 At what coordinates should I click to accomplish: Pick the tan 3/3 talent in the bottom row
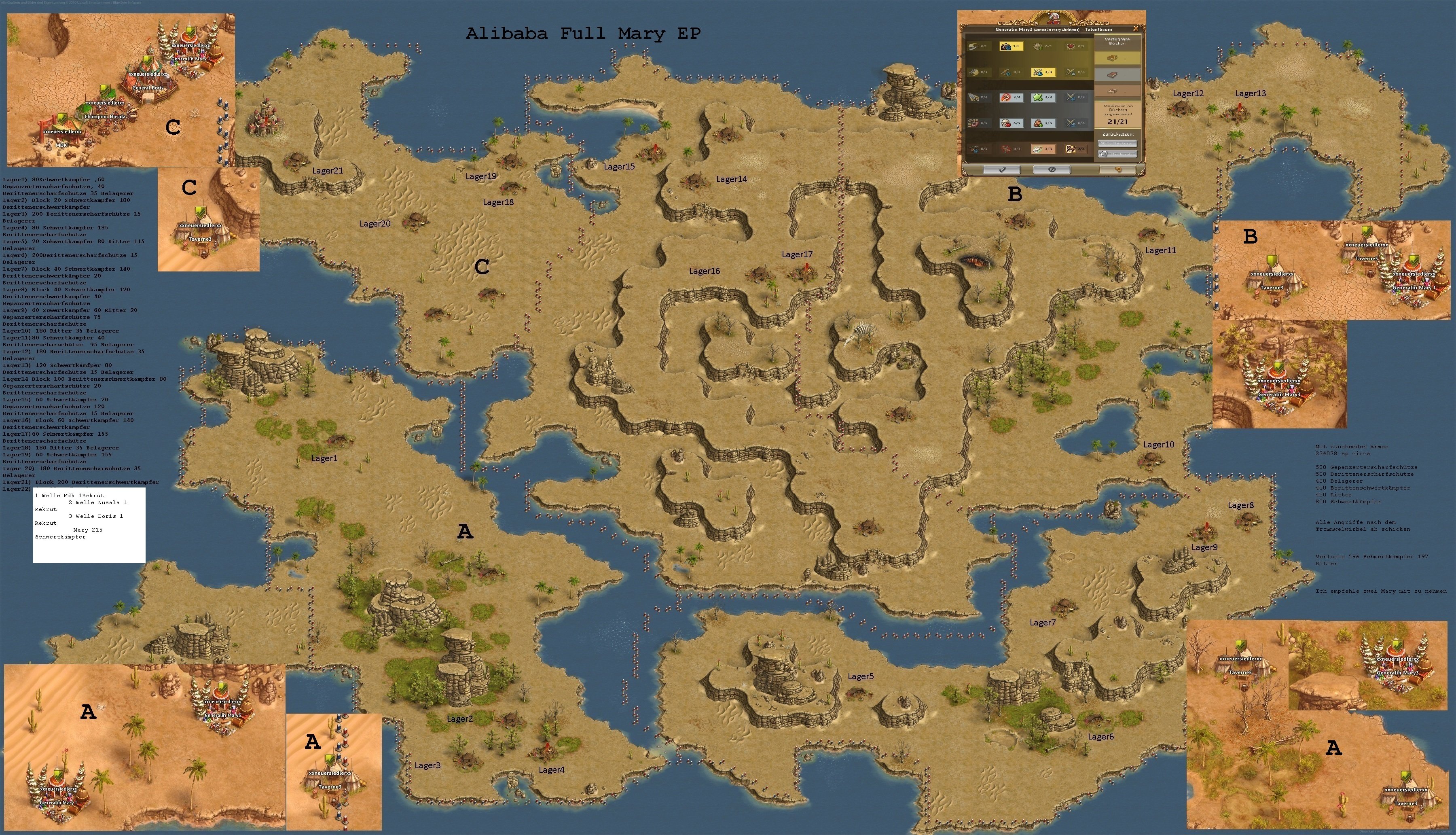click(x=1043, y=148)
